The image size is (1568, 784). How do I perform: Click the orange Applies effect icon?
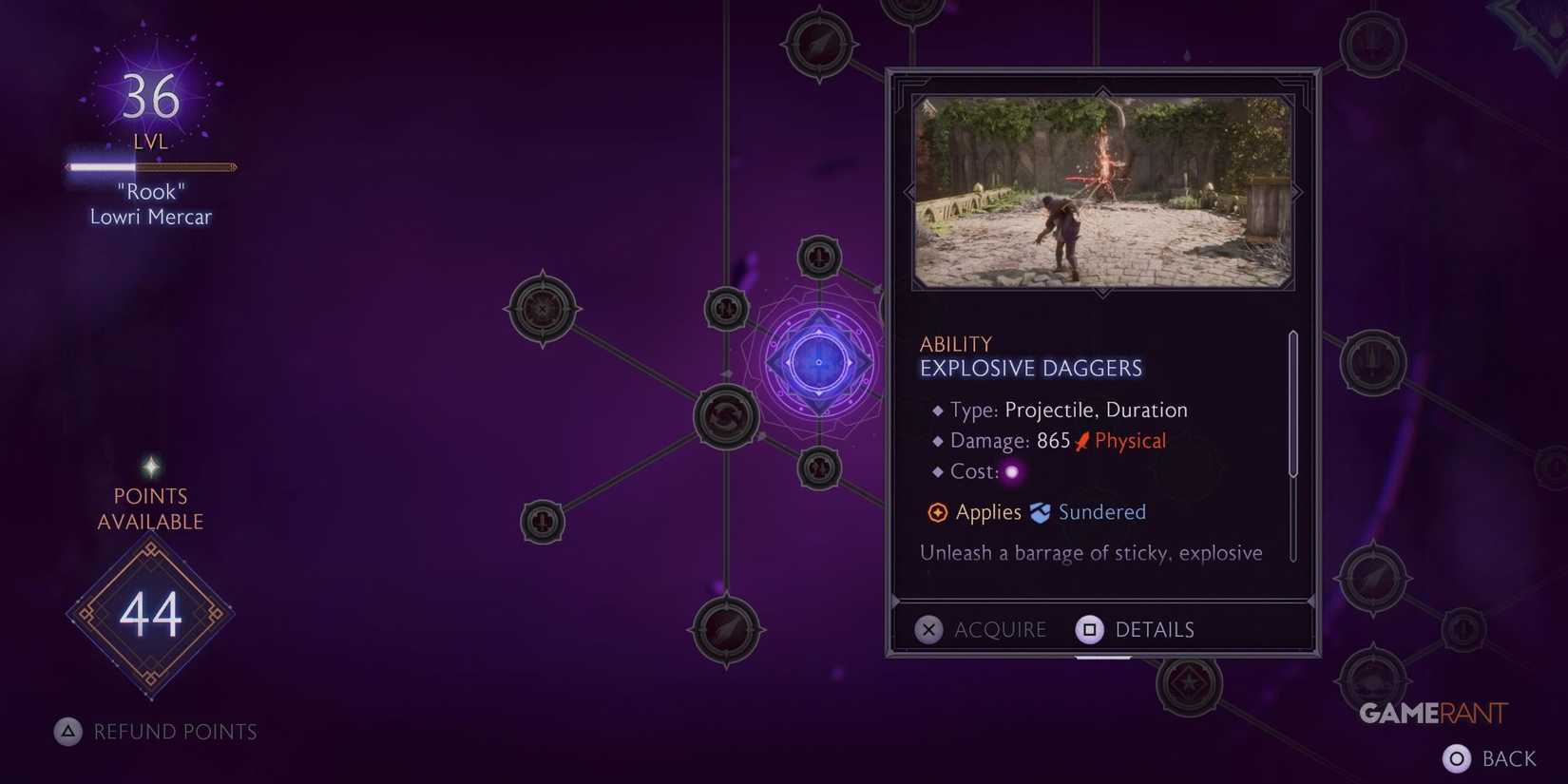point(937,512)
